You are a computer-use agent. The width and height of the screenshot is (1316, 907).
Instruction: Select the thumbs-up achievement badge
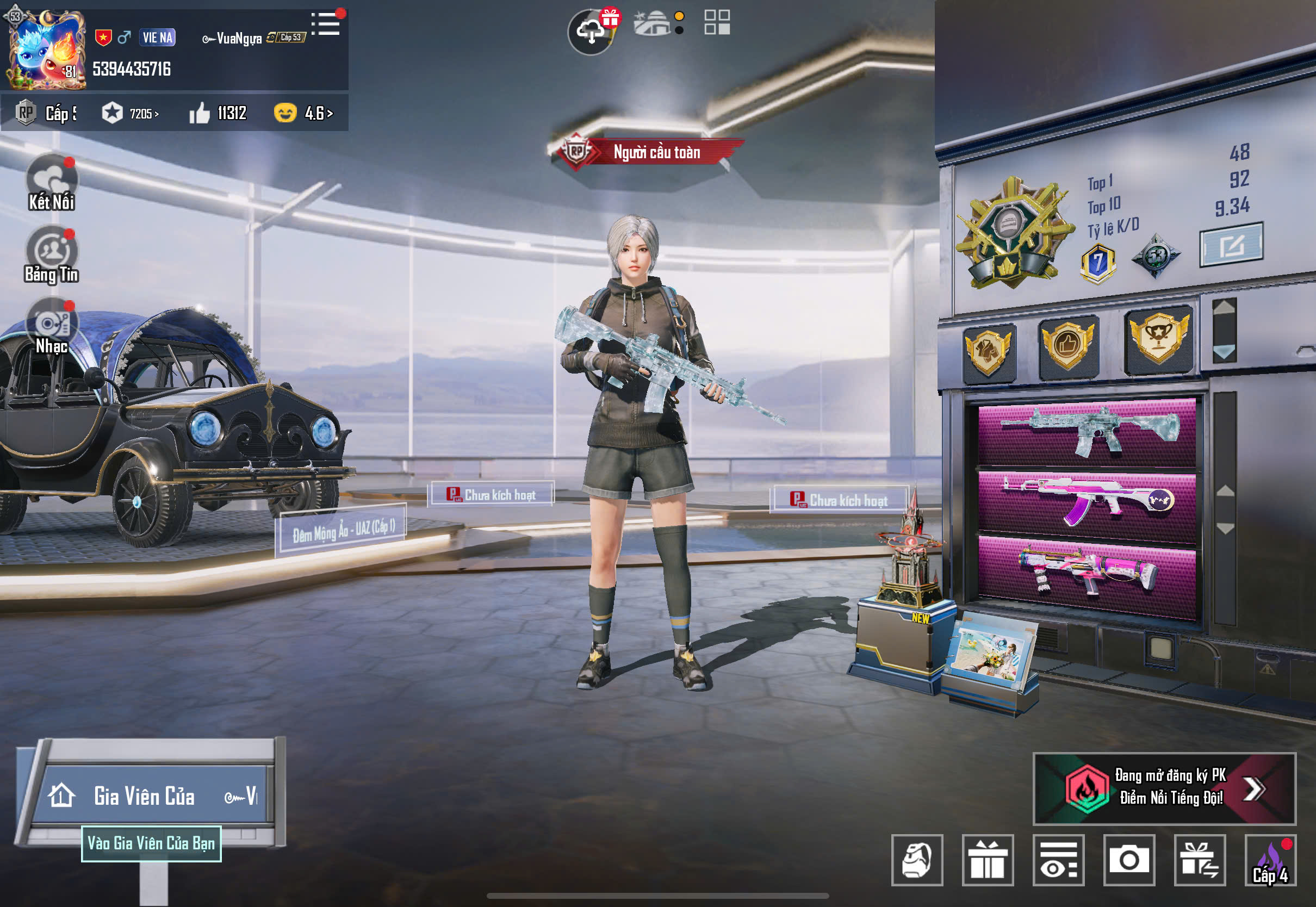1067,345
